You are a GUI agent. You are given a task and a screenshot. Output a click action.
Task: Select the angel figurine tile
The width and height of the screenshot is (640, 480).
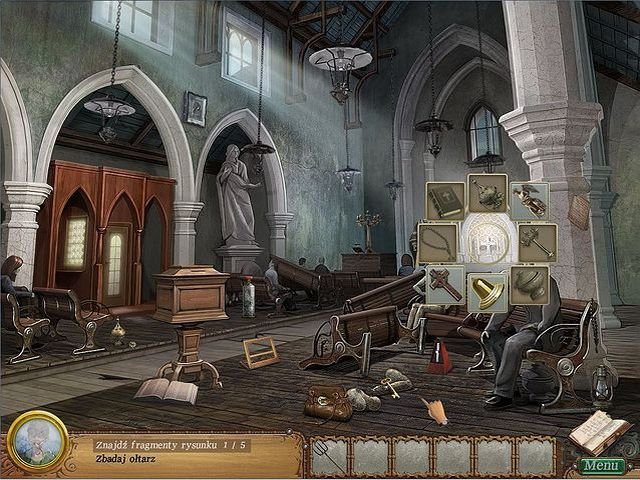tap(529, 200)
